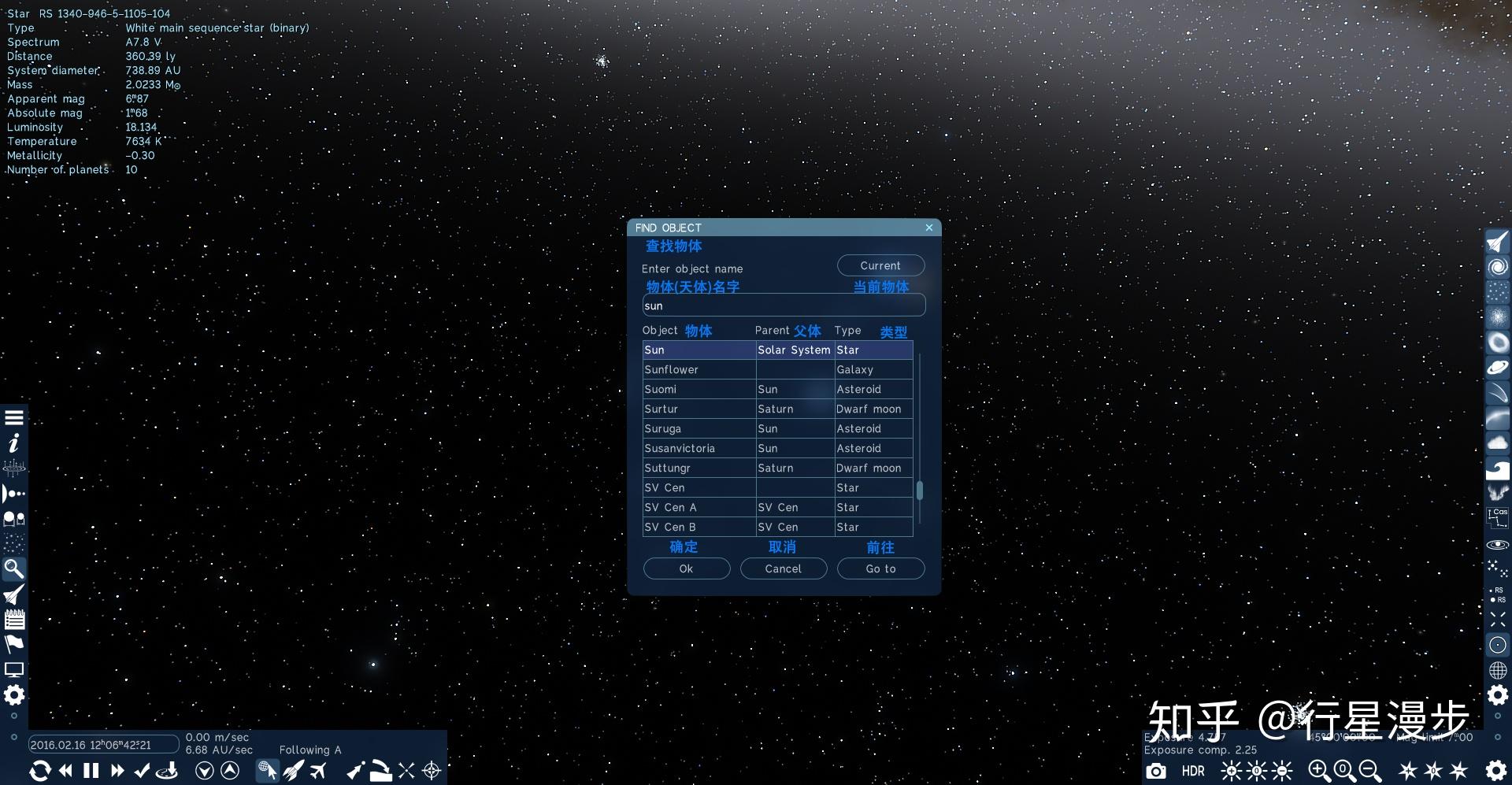Pause the time flow

tap(91, 771)
